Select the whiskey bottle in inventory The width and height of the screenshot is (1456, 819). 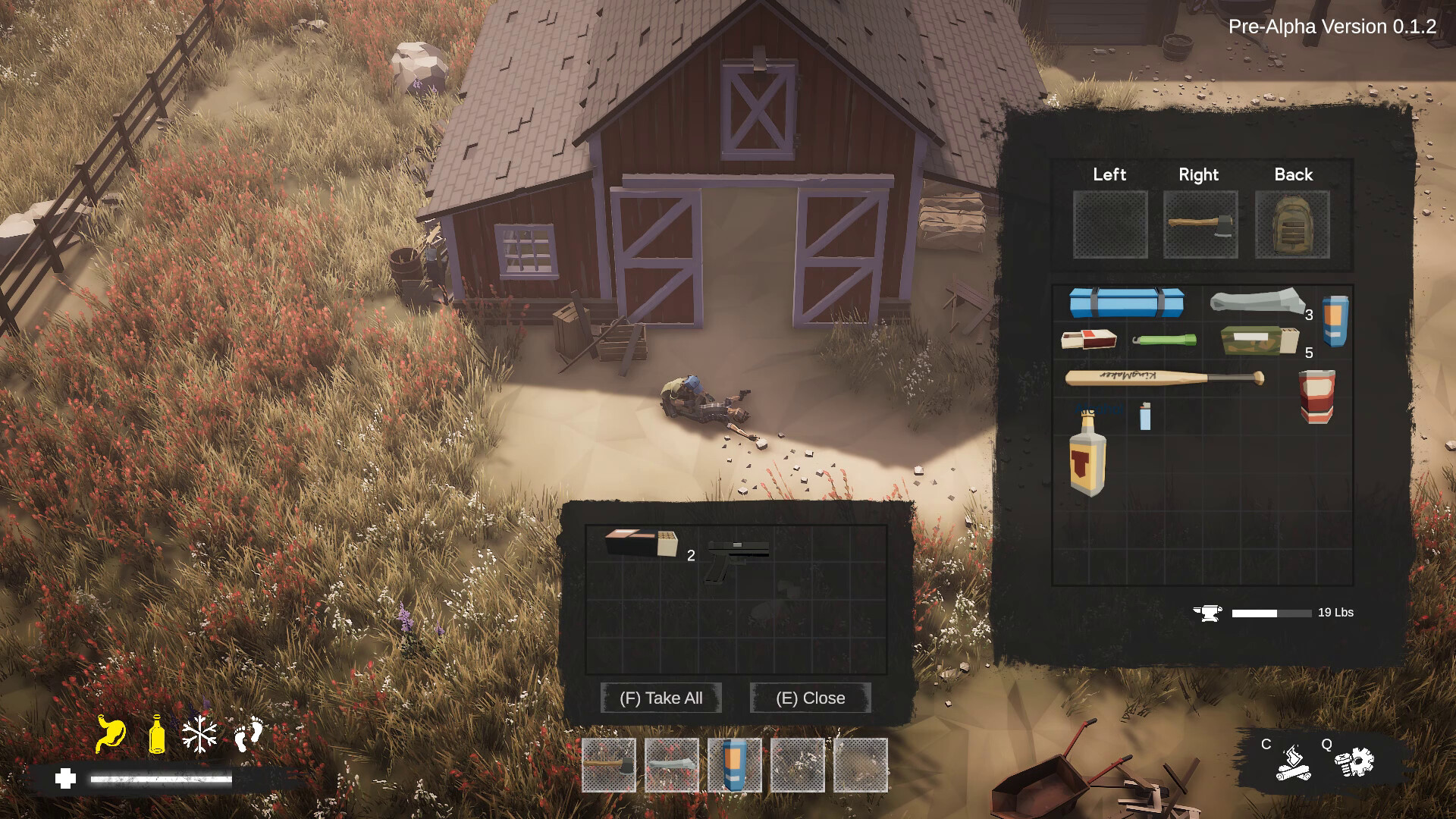pos(1087,453)
